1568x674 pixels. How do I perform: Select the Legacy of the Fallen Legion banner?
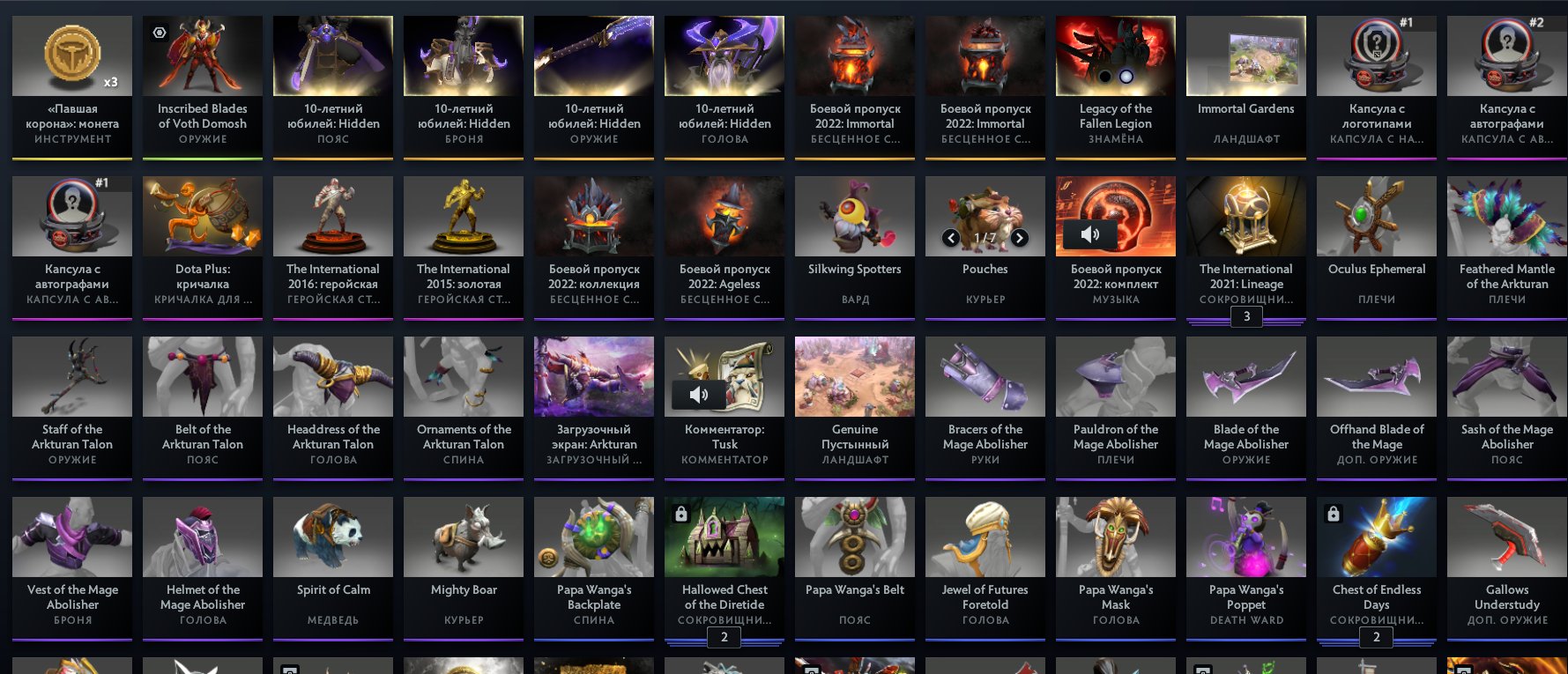point(1115,55)
